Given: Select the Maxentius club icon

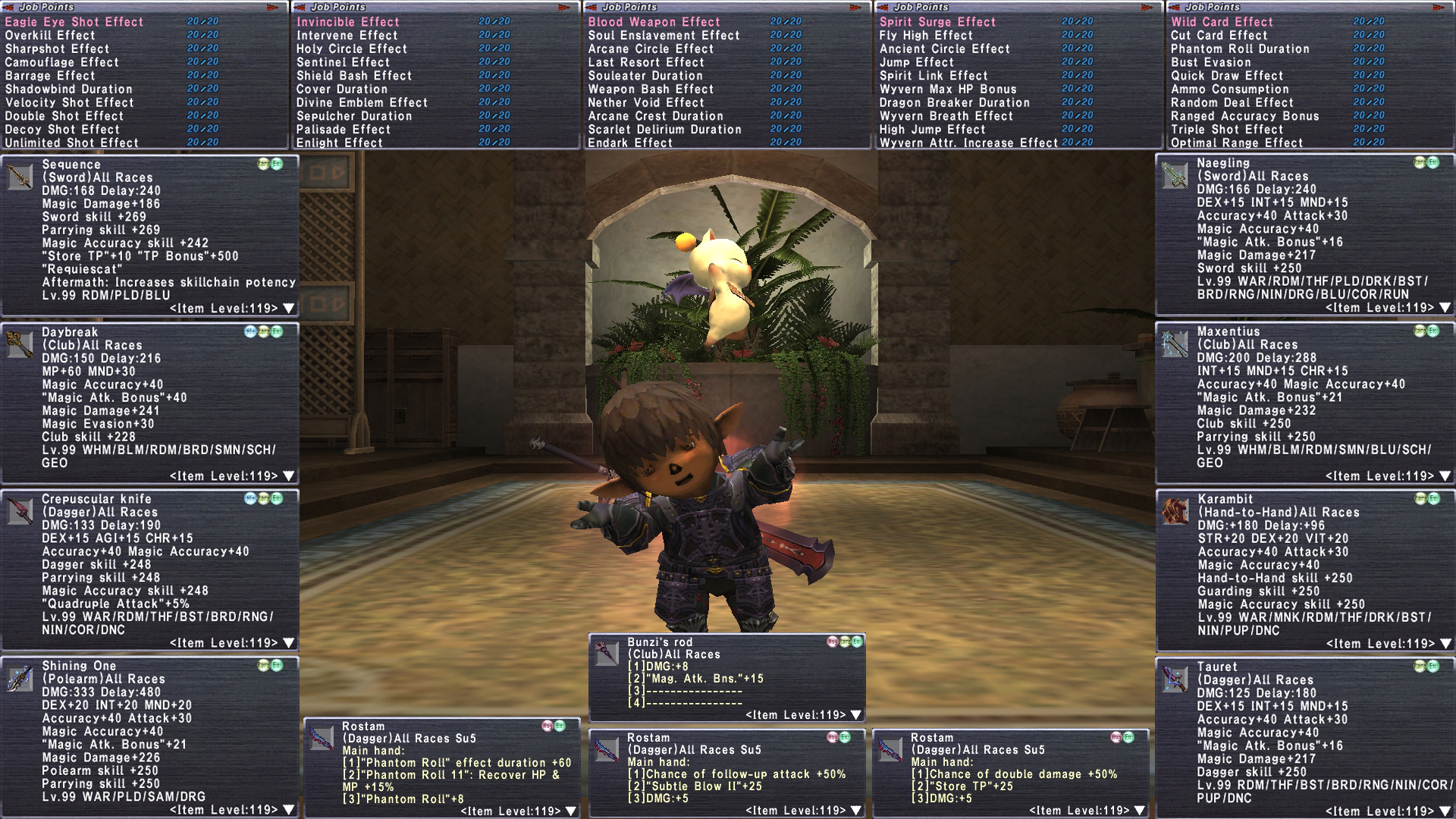Looking at the screenshot, I should pos(1175,344).
